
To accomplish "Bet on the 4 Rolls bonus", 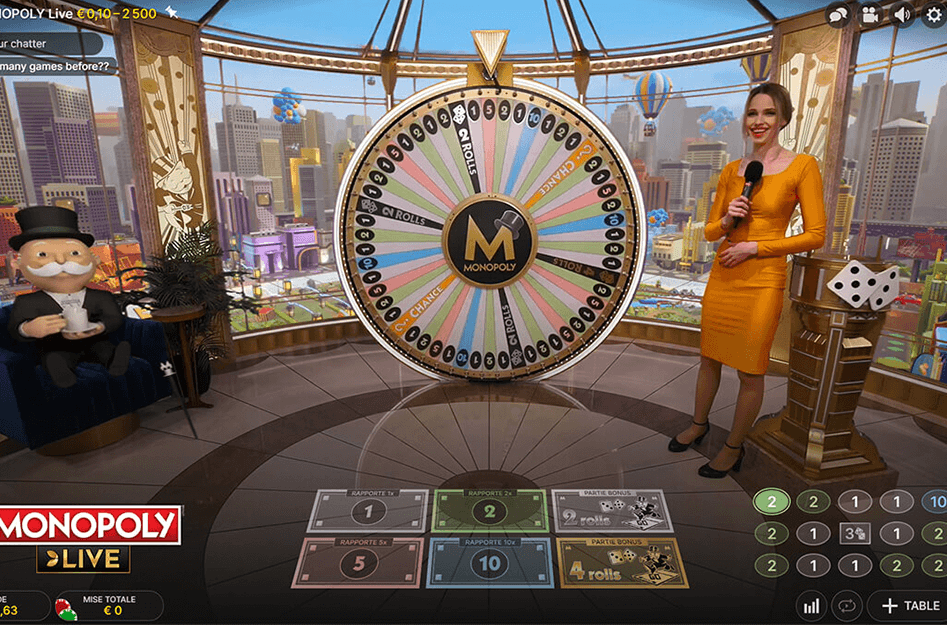I will coord(622,563).
